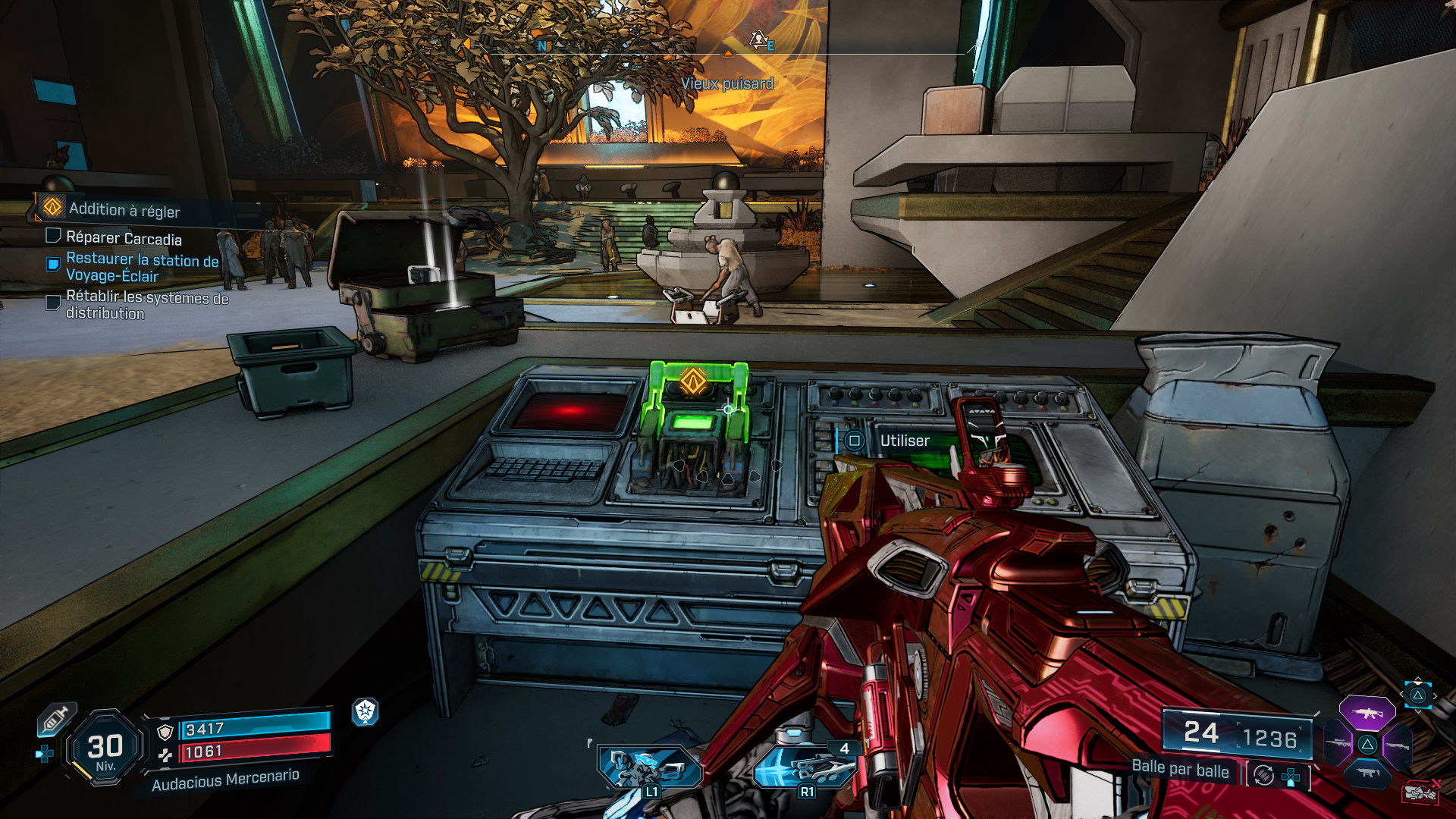Open the level 30 character badge
This screenshot has height=819, width=1456.
(x=105, y=749)
